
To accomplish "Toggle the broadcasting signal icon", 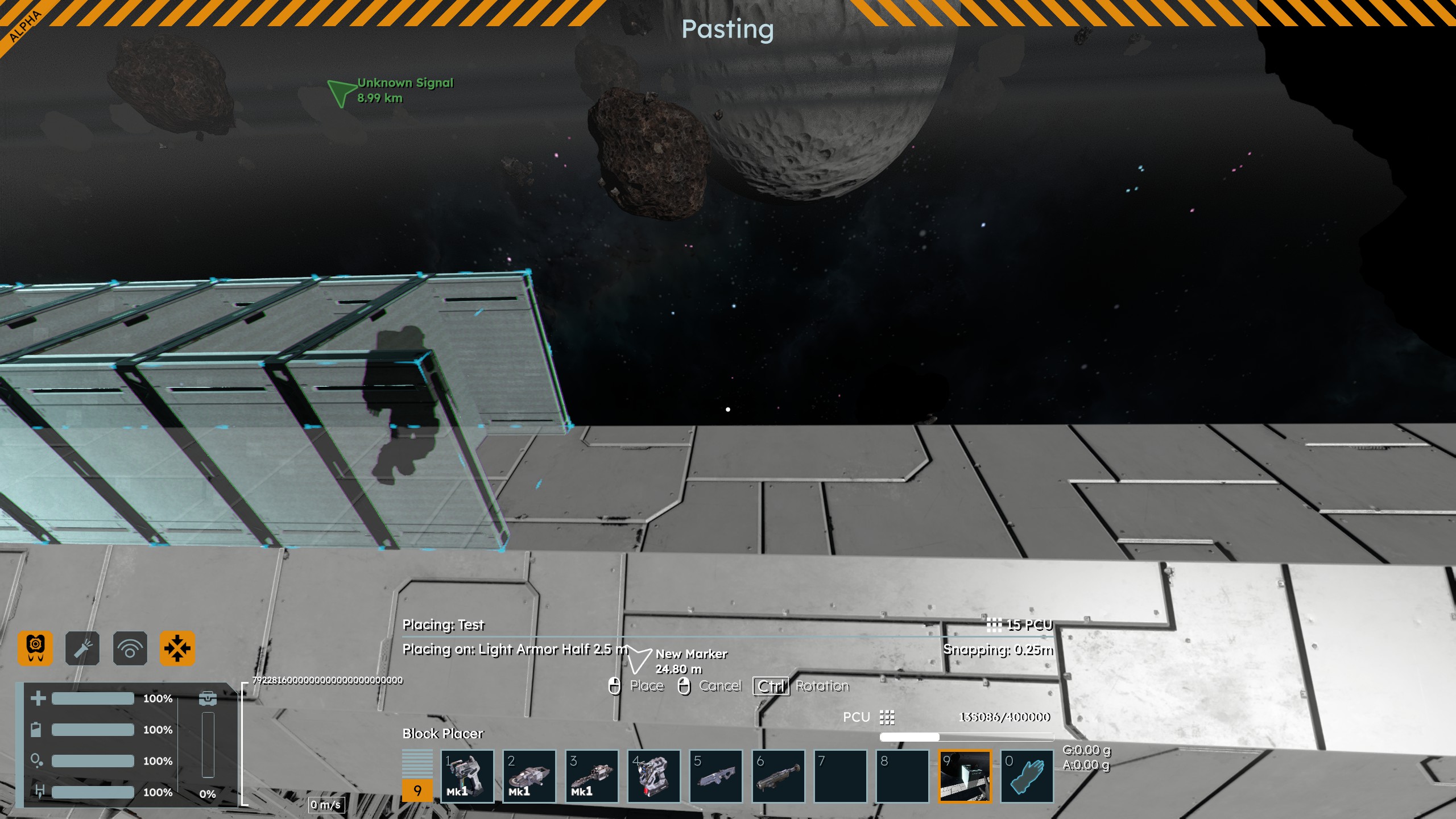I will pyautogui.click(x=130, y=648).
